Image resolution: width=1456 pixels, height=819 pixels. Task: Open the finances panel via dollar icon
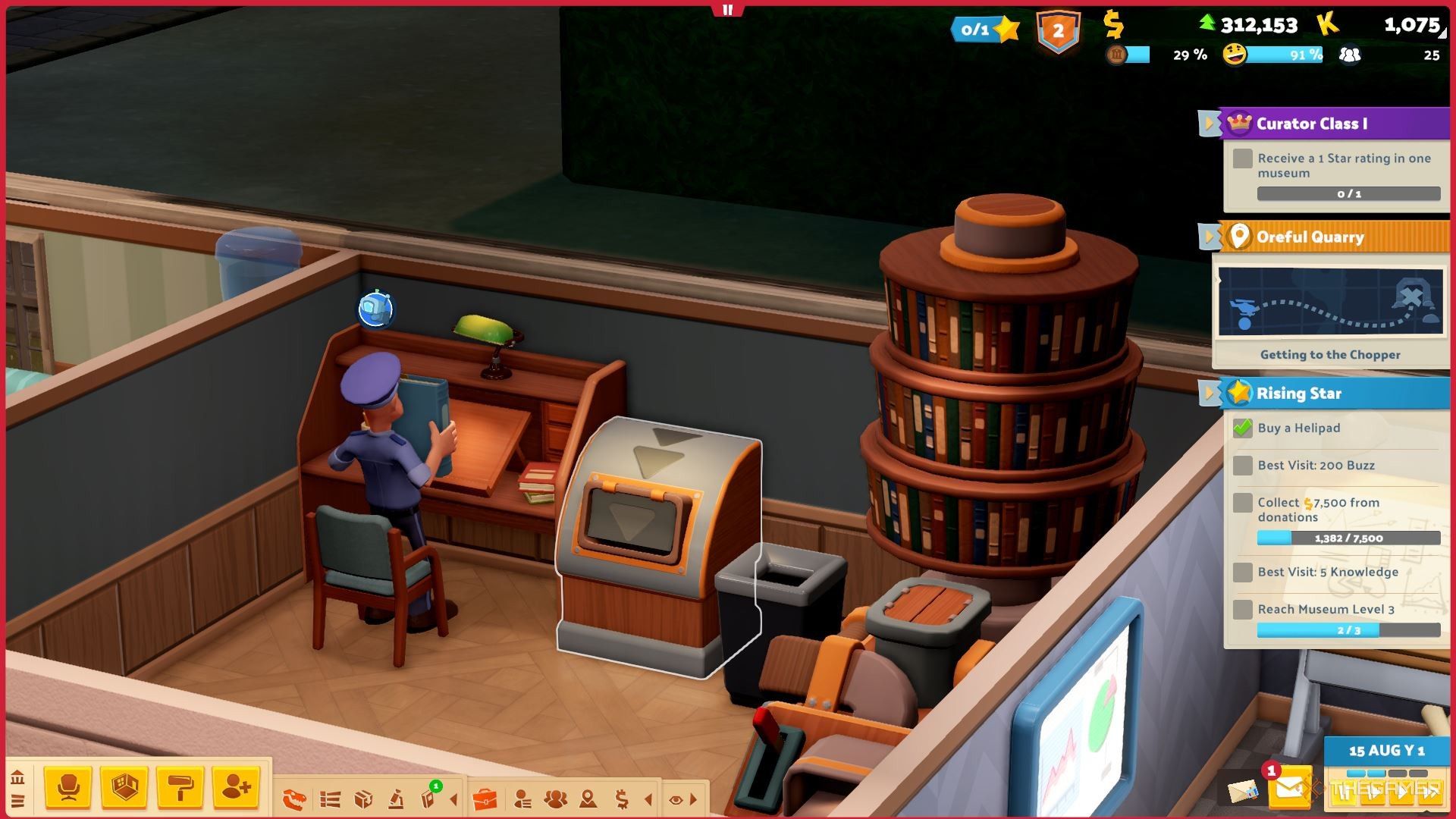pyautogui.click(x=622, y=798)
